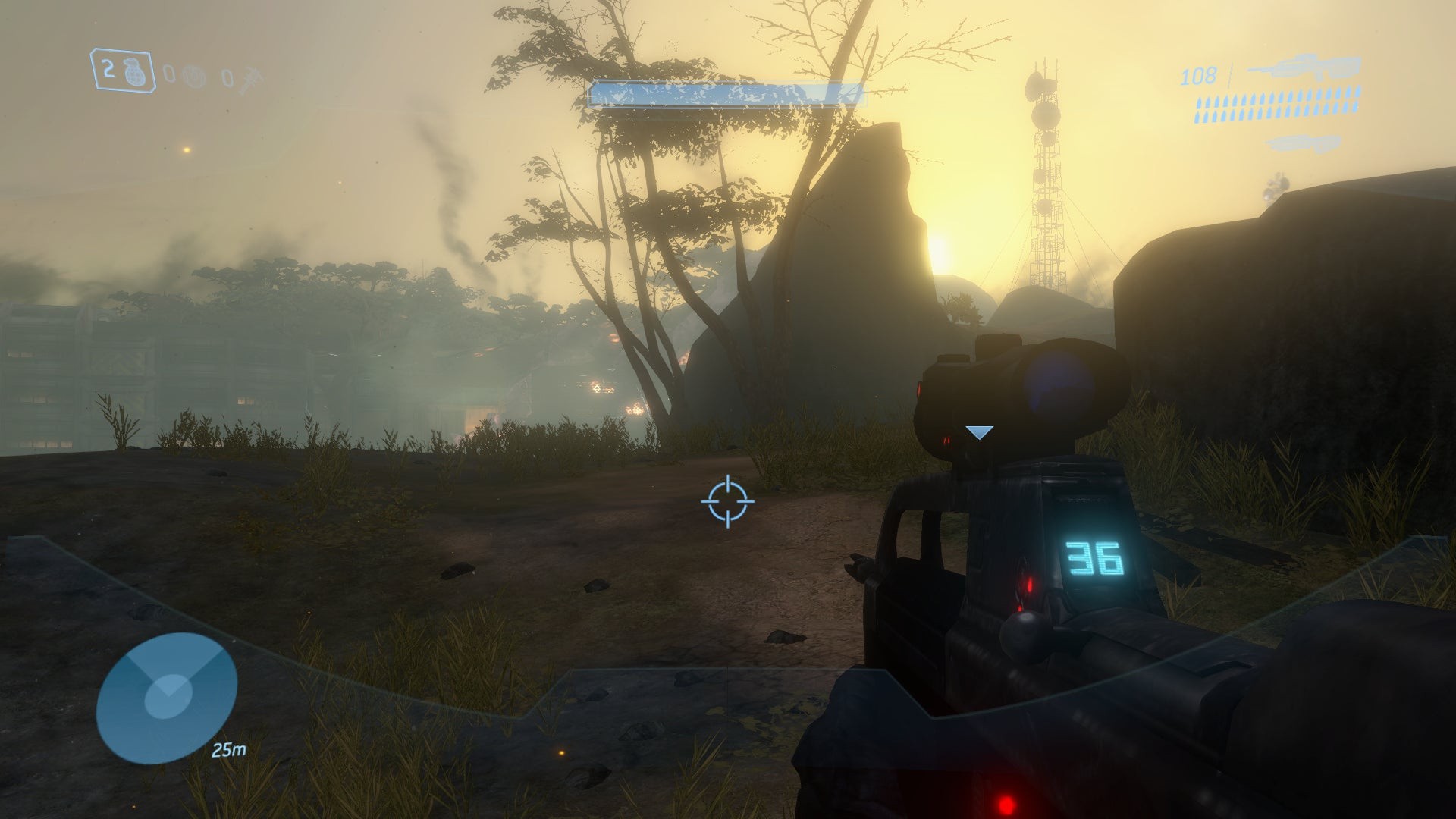Select the secondary weapon silhouette icon
Viewport: 1456px width, 819px height.
click(1302, 143)
